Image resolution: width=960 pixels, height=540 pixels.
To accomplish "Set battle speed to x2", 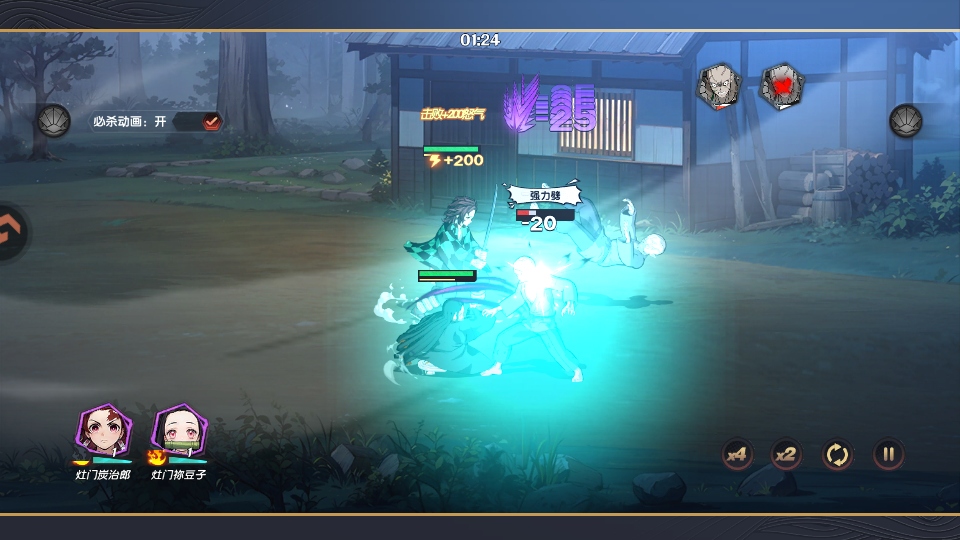I will [x=787, y=455].
